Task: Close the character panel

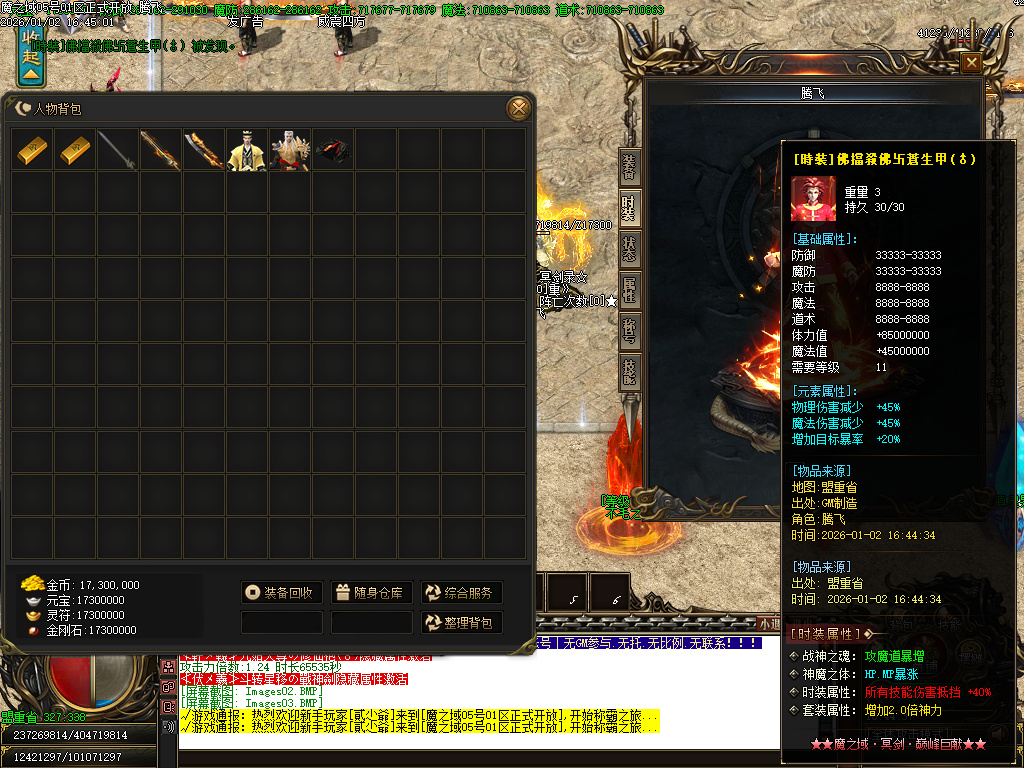Action: coord(970,63)
